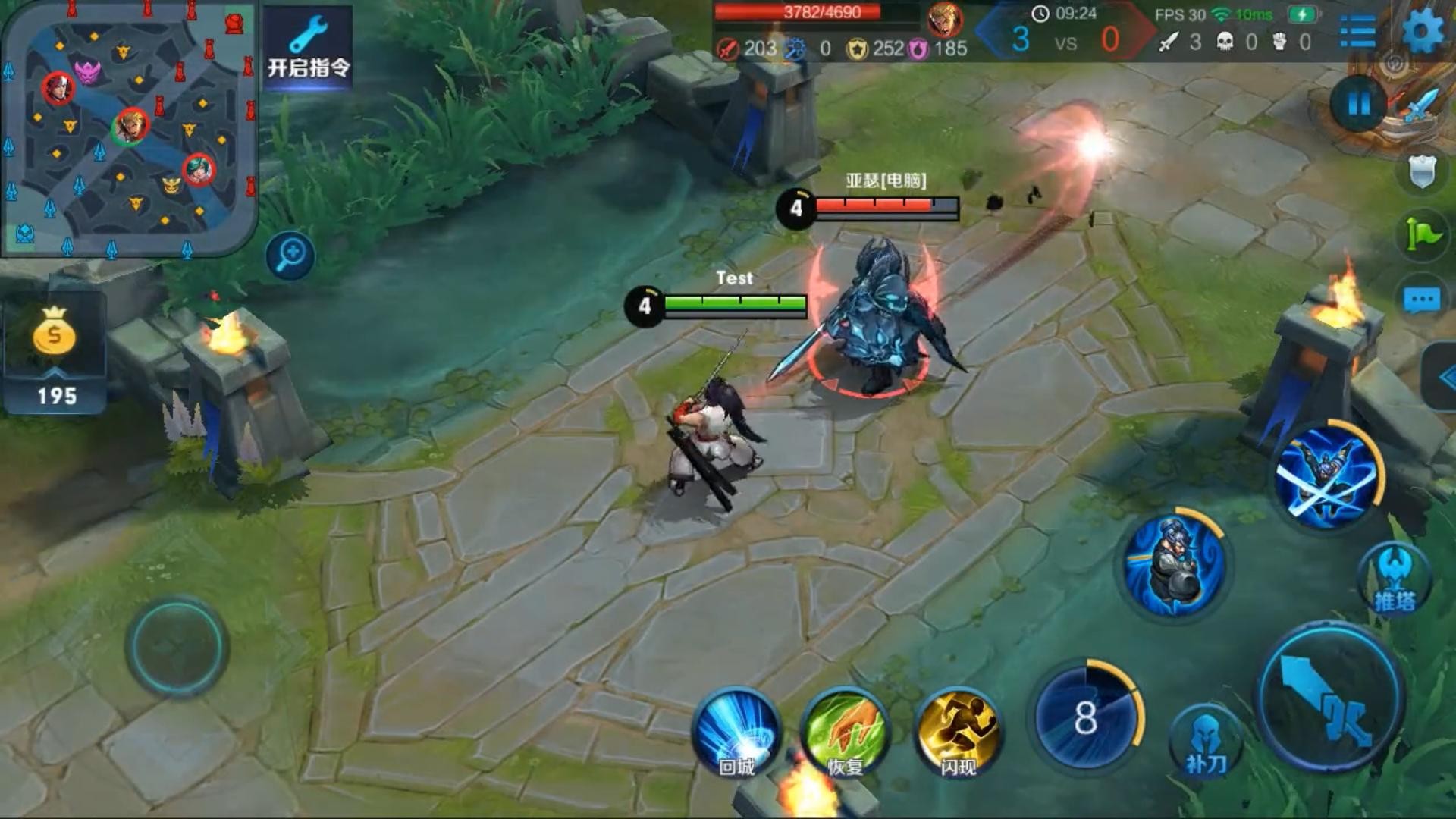Send the green flag signal

point(1421,234)
